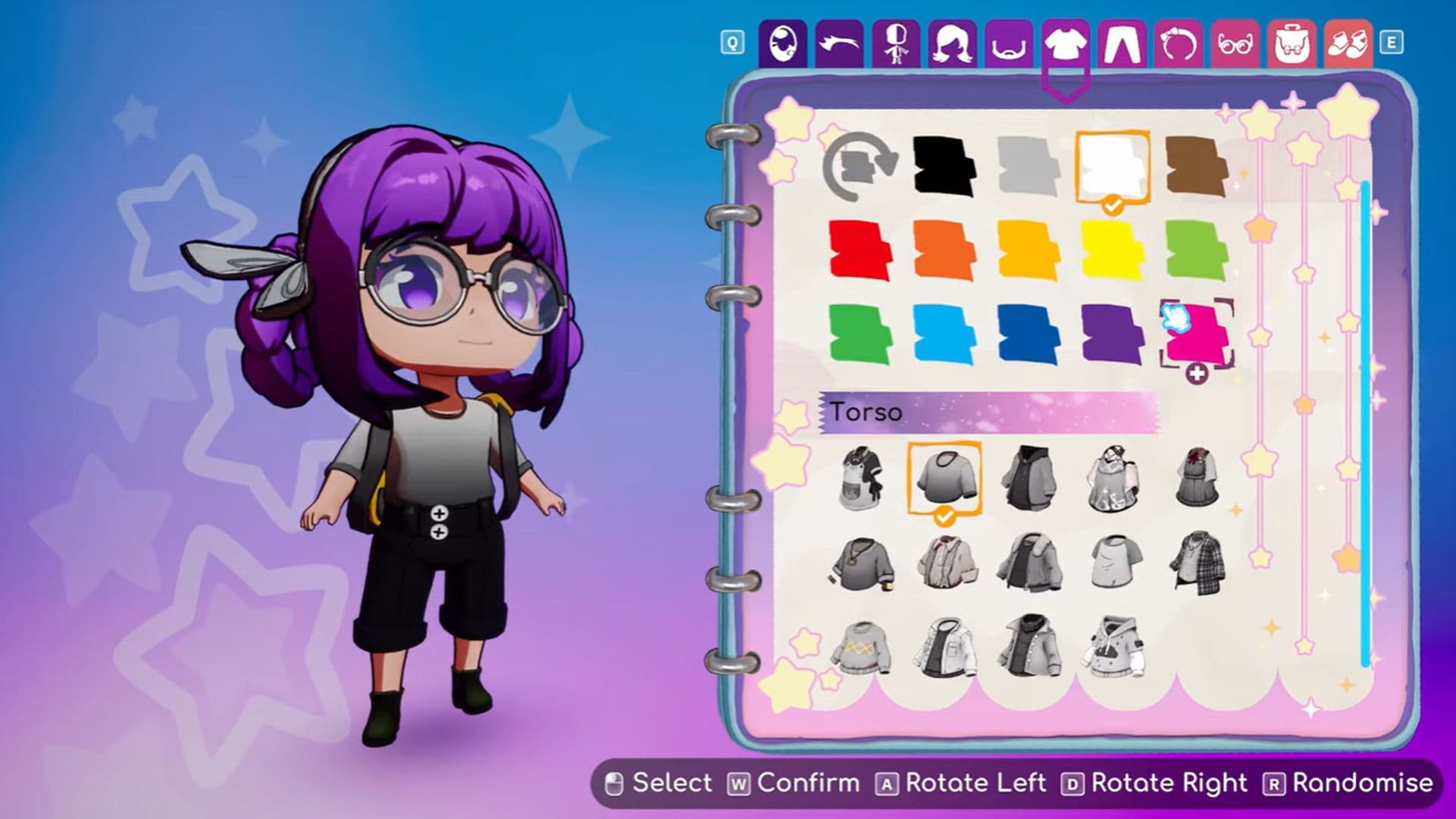The image size is (1456, 819).
Task: Select the red color swatch
Action: (x=860, y=250)
